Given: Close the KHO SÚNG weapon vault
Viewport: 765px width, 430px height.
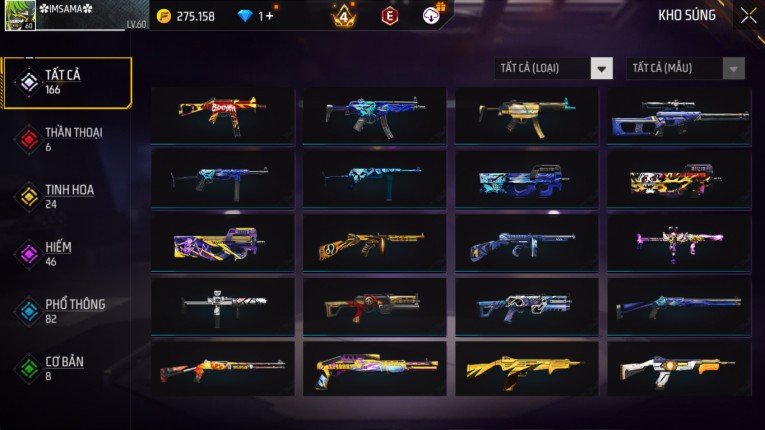Looking at the screenshot, I should pos(748,15).
